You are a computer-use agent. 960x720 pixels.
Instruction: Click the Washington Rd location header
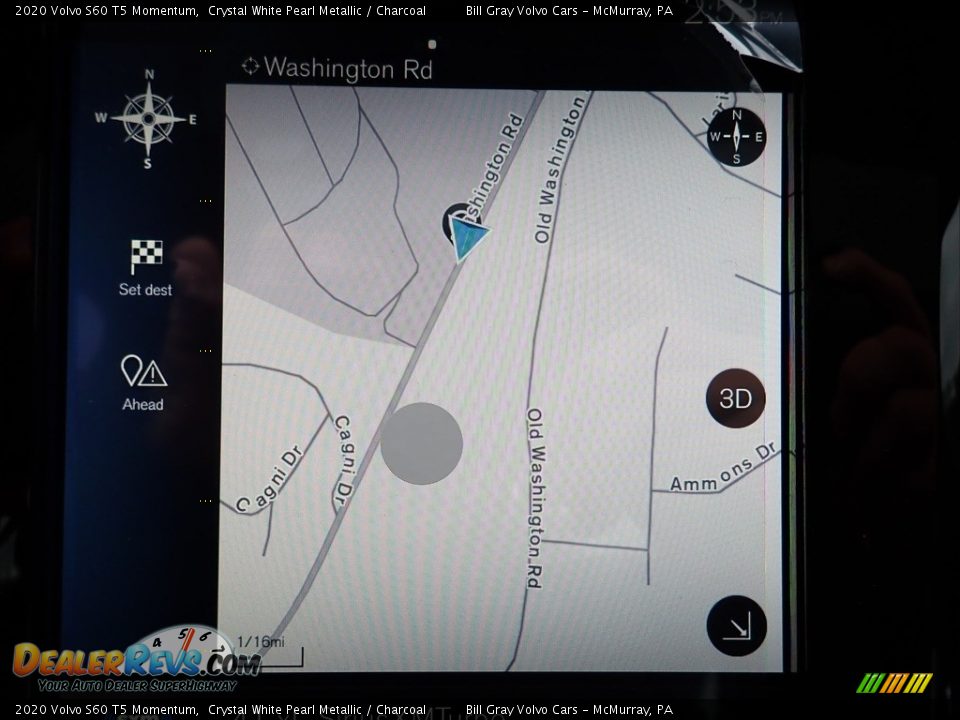[x=337, y=68]
